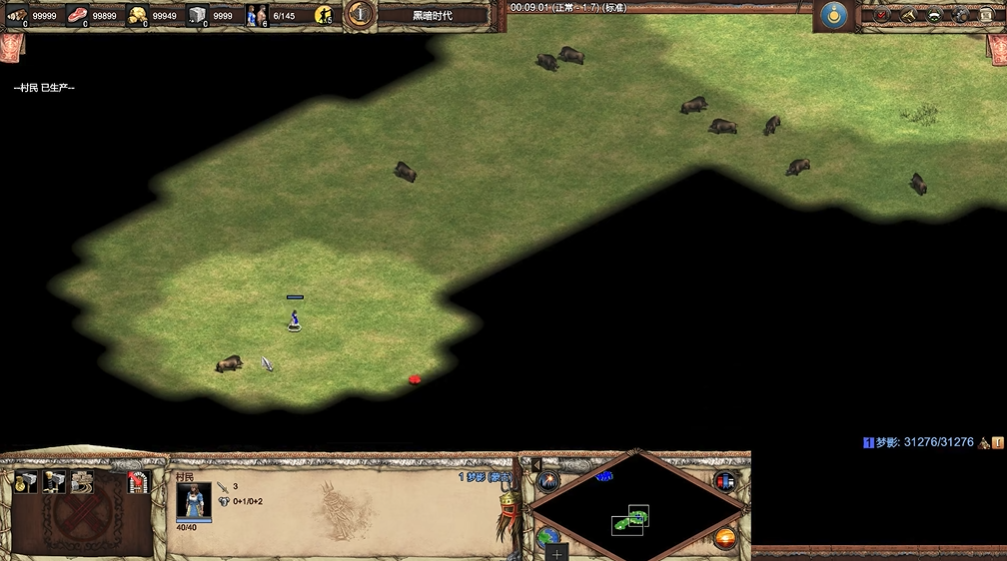The width and height of the screenshot is (1007, 561).
Task: Activate the minimap signal flare button
Action: tap(548, 482)
